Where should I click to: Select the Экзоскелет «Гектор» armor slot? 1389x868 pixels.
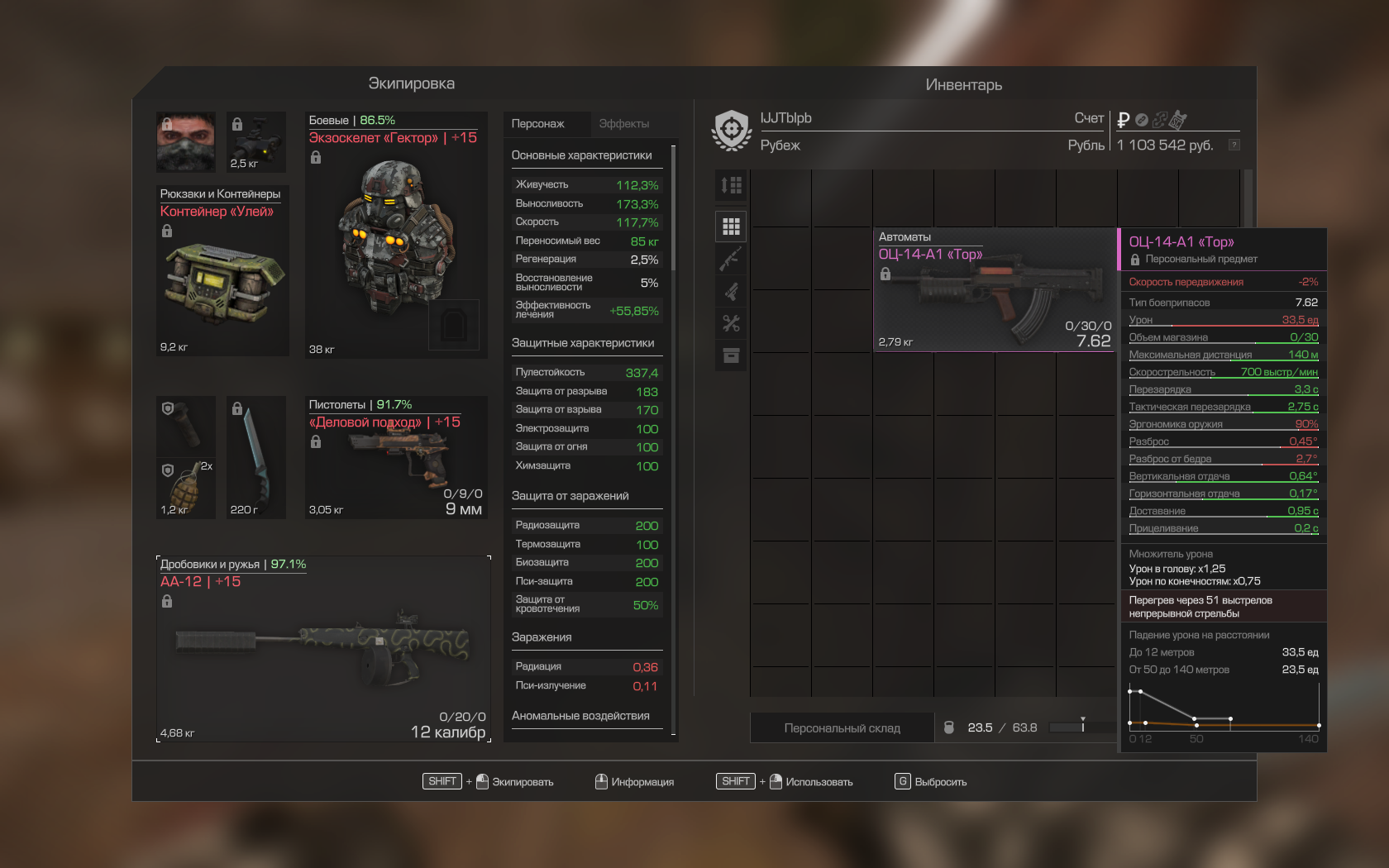coord(396,236)
